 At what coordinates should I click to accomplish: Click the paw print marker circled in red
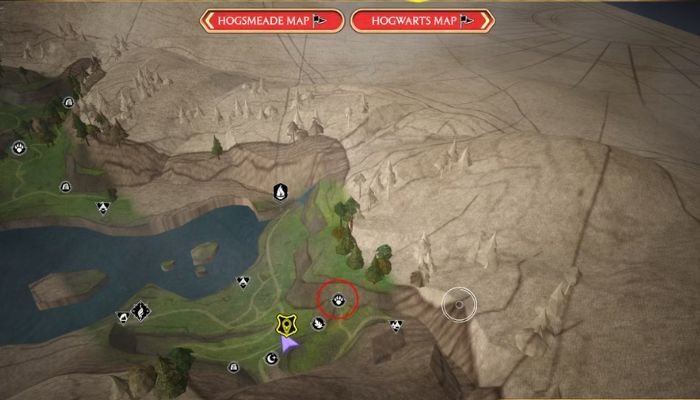338,299
